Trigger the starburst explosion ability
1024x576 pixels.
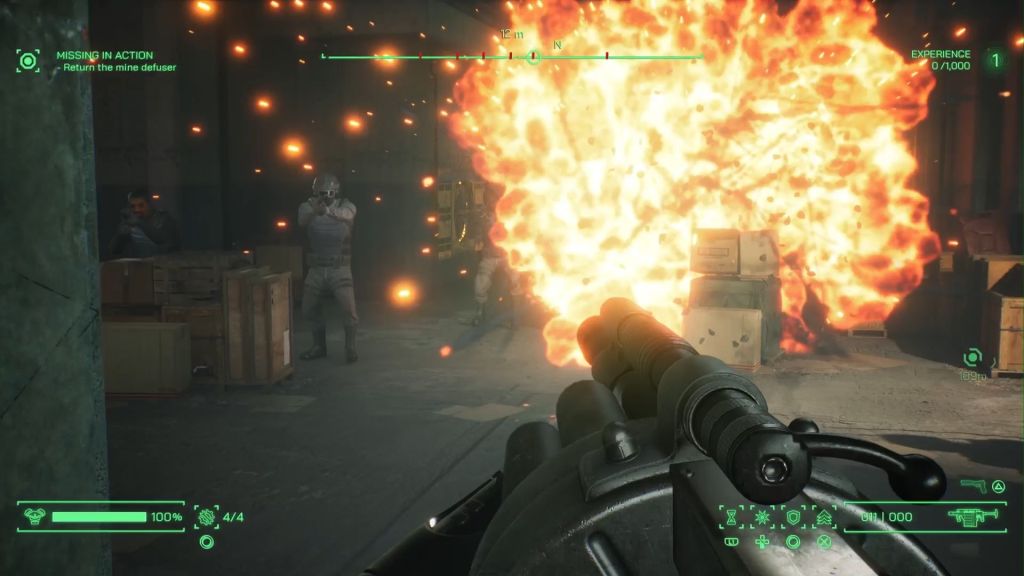762,517
